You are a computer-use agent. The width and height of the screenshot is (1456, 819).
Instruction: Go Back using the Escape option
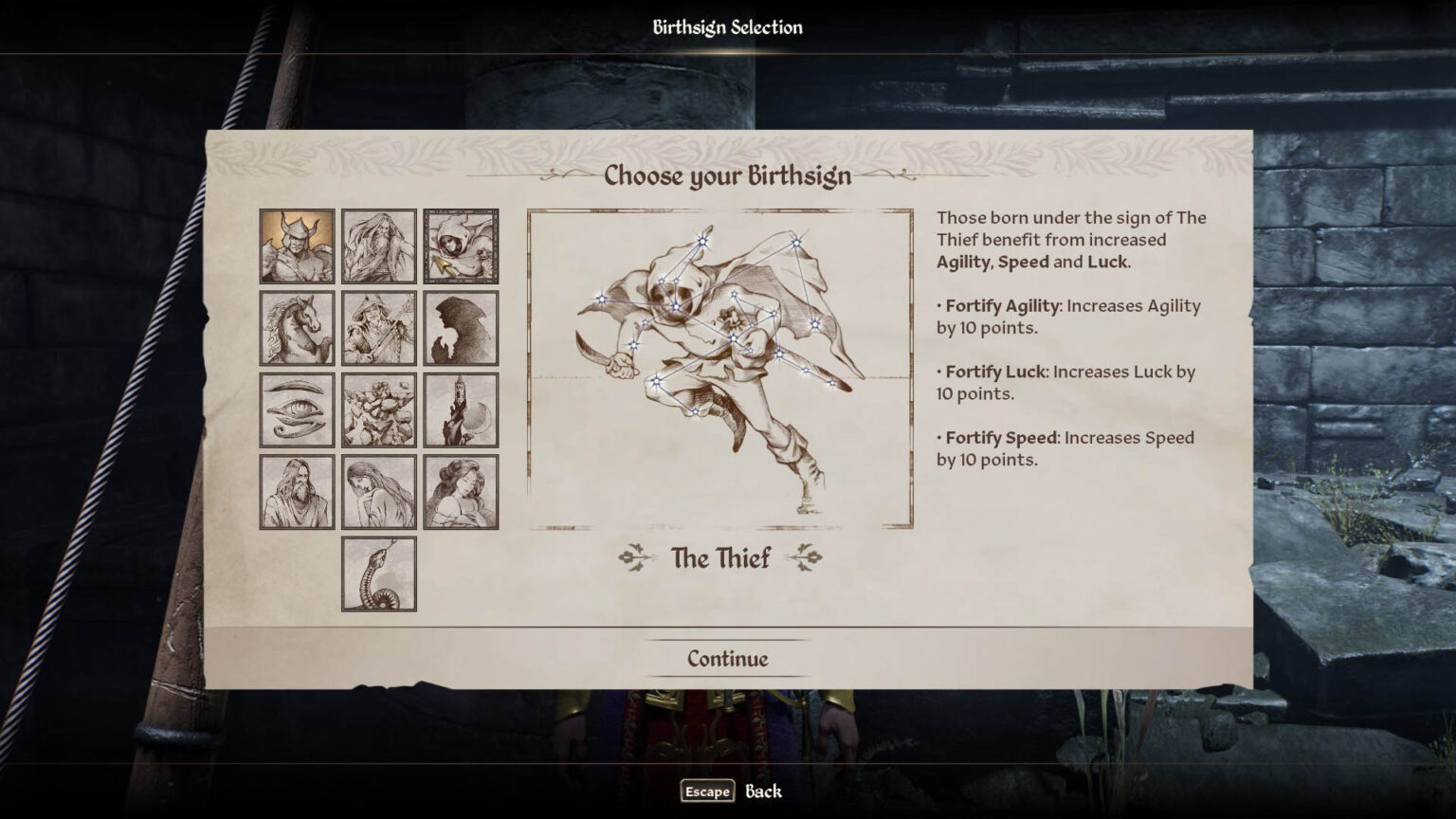click(705, 791)
